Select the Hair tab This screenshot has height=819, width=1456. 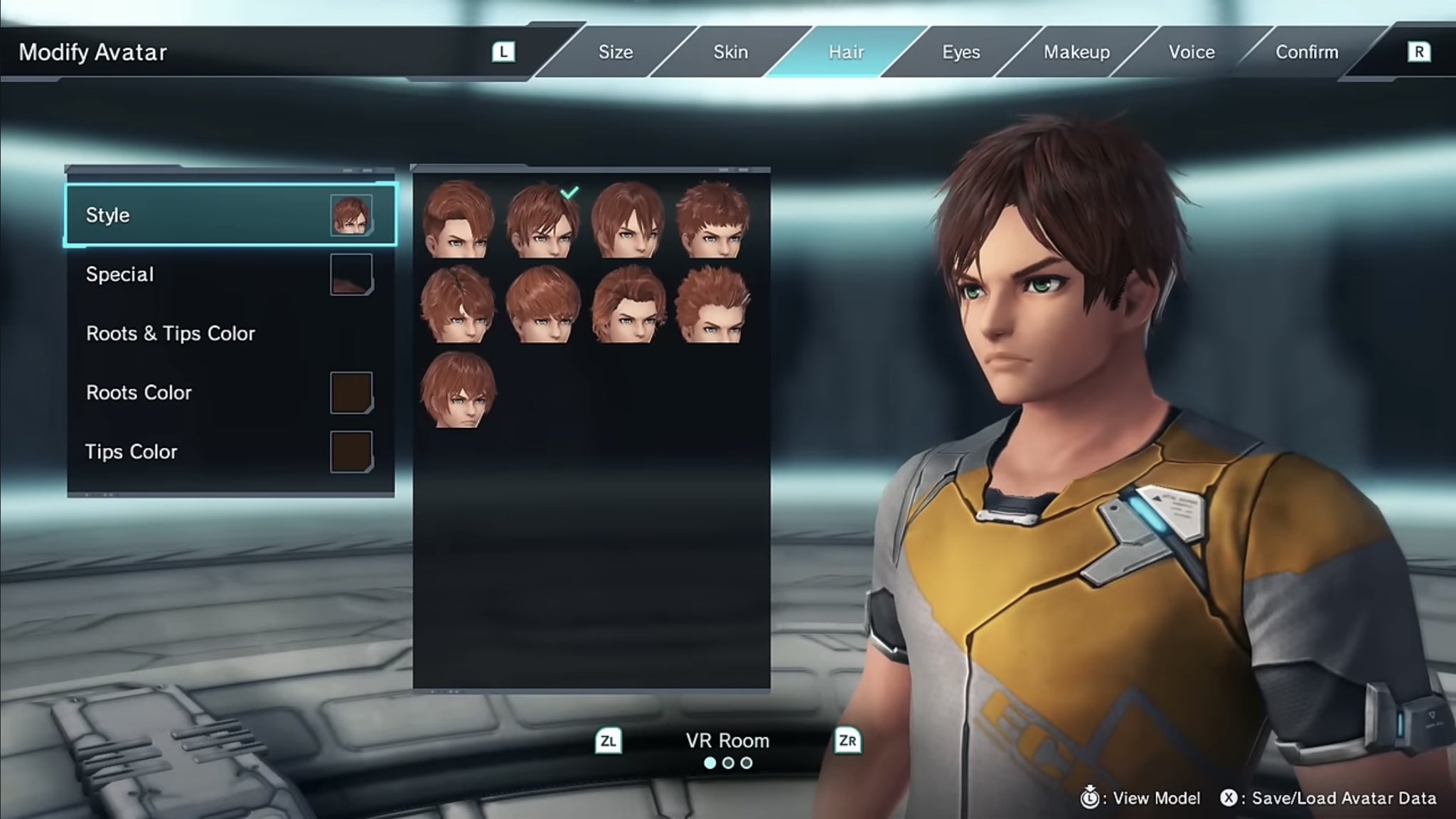click(x=845, y=52)
